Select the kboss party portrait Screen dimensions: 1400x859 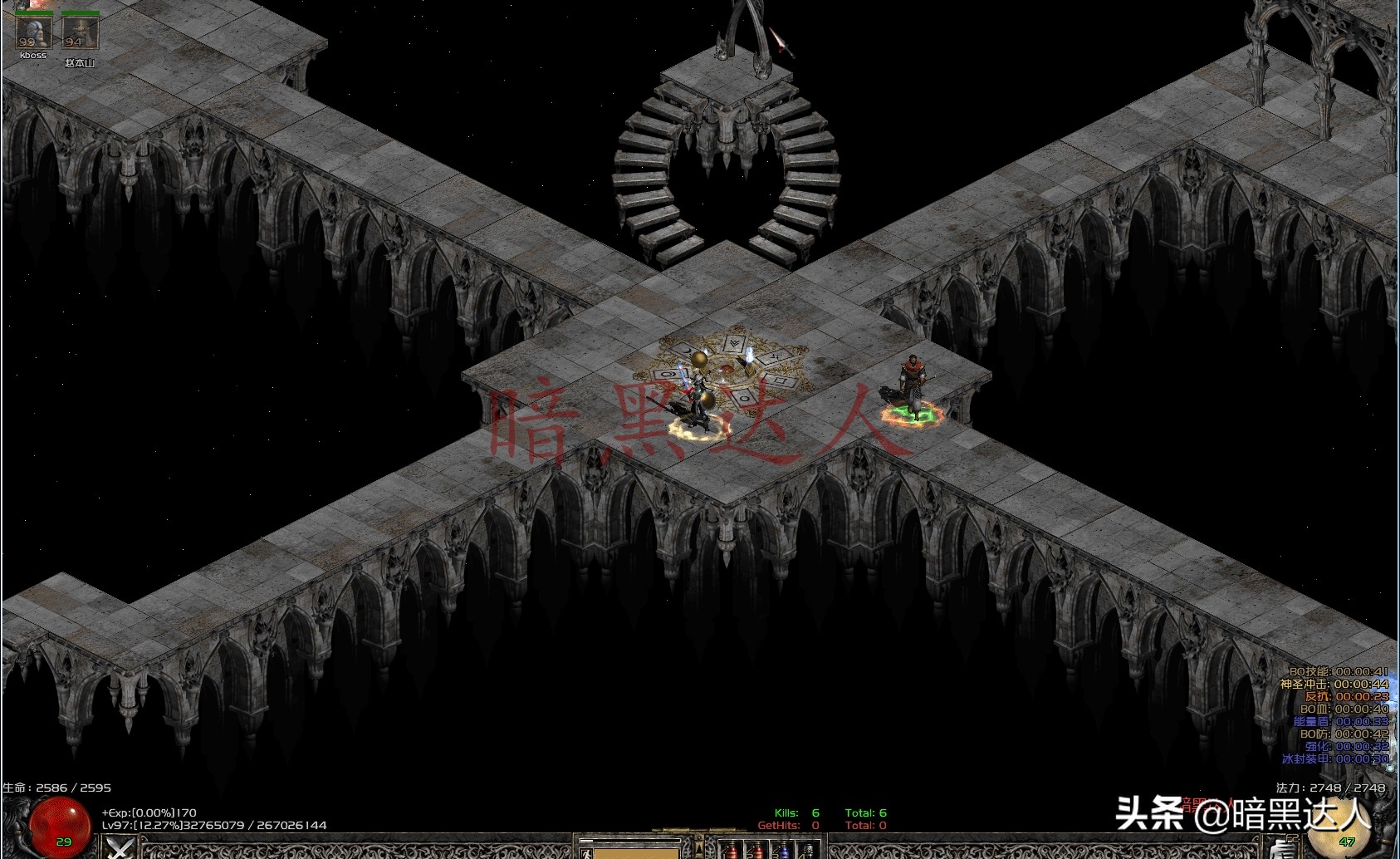point(33,33)
